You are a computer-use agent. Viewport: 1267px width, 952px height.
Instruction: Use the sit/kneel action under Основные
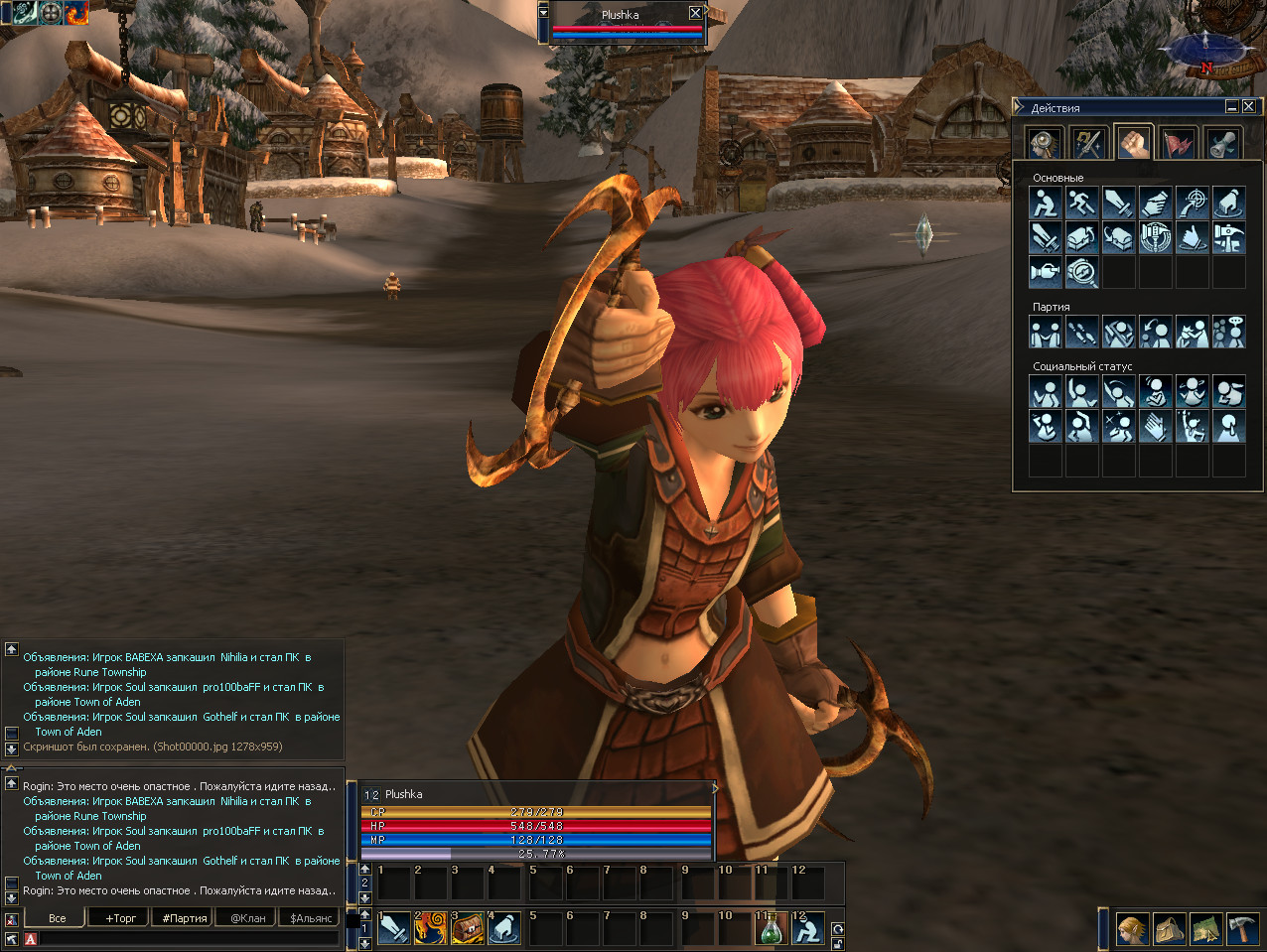coord(1045,204)
